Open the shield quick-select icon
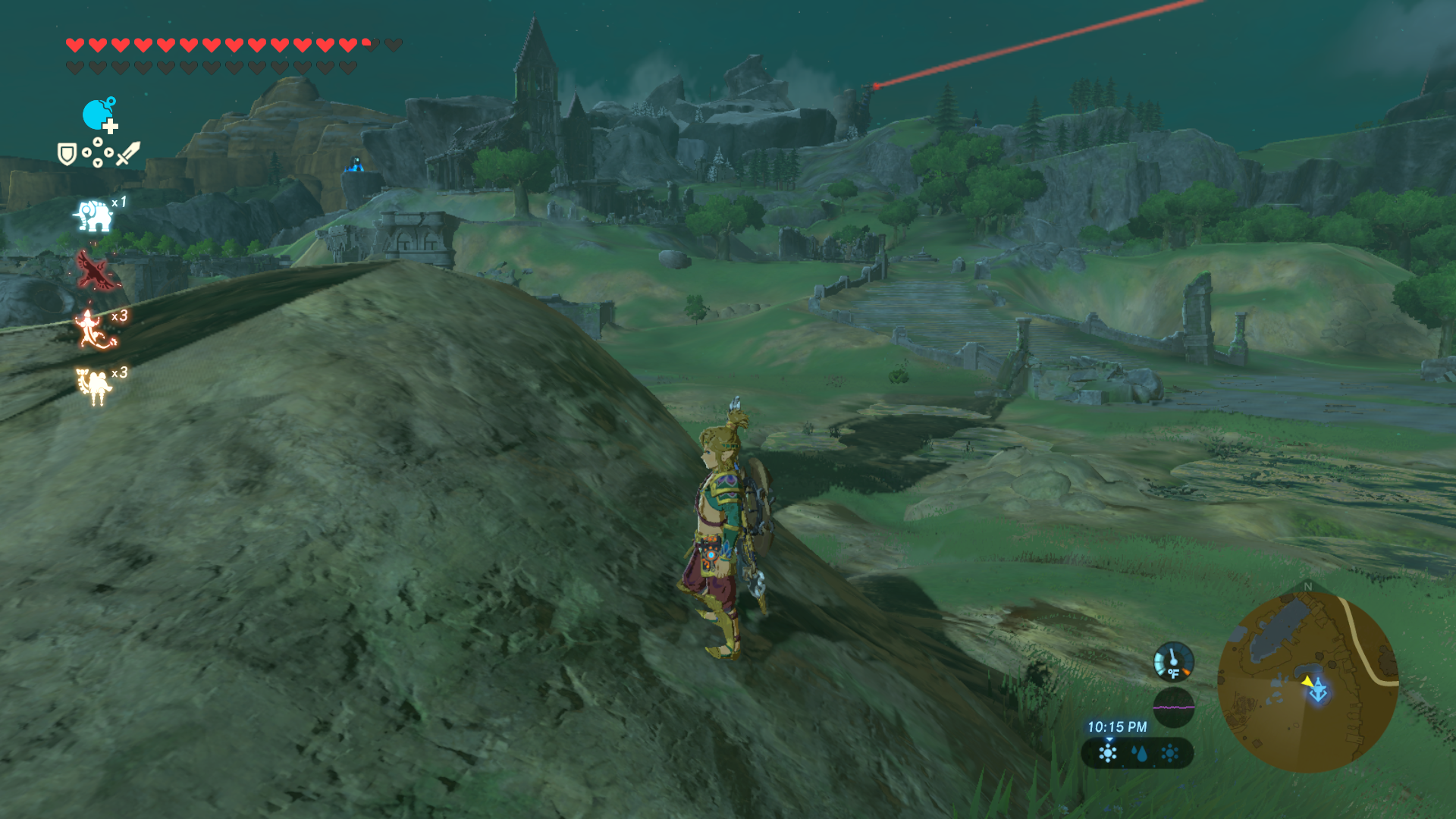The height and width of the screenshot is (819, 1456). click(x=67, y=155)
